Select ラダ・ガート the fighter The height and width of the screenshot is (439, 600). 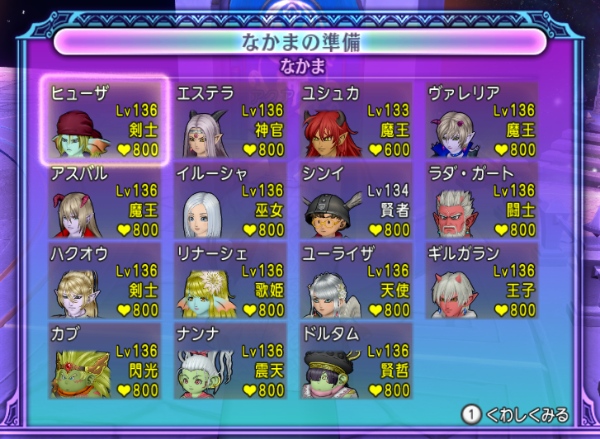tap(482, 201)
